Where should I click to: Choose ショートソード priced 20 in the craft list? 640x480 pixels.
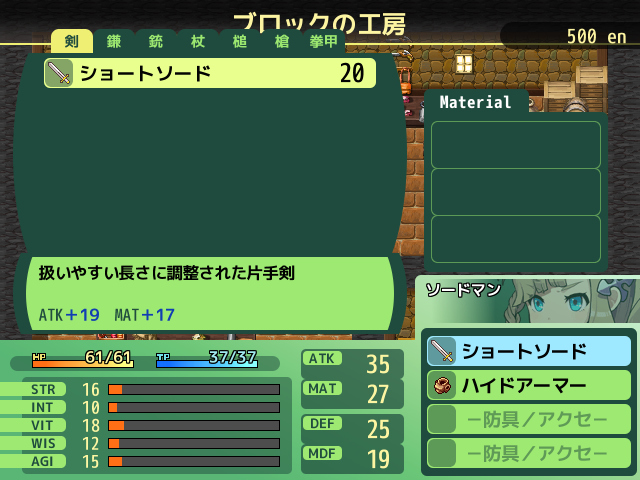[210, 73]
